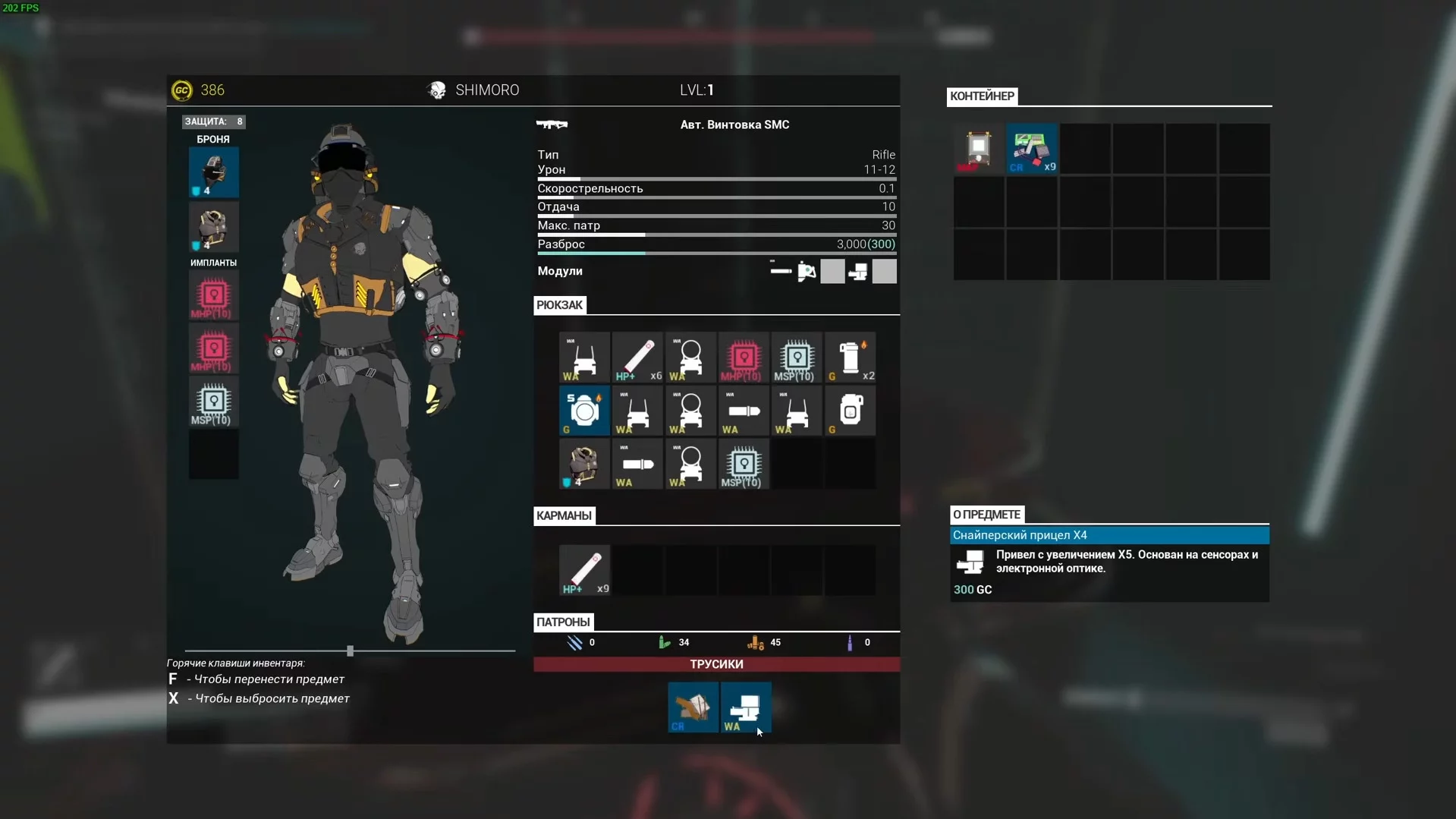
Task: Select the HP+ x6 syringe in backpack
Action: coord(637,358)
